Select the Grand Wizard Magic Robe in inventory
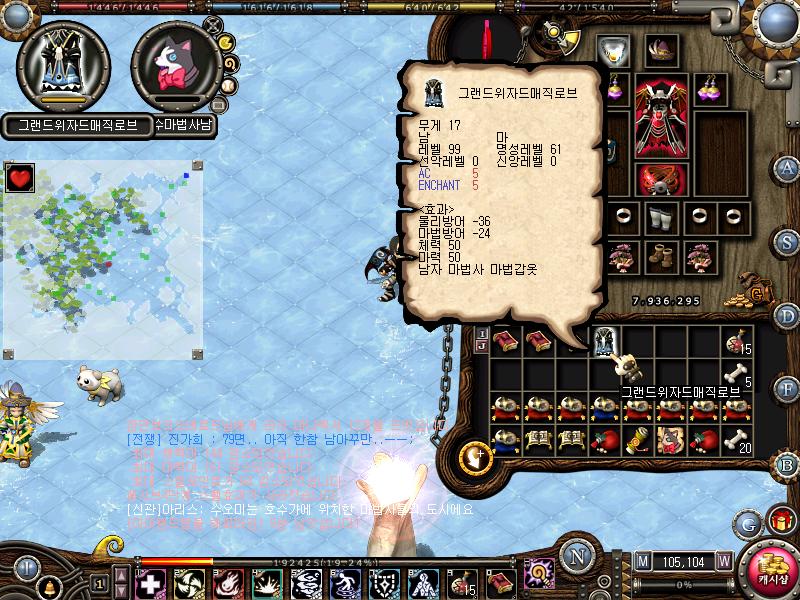Screen dimensions: 800x600 pos(604,343)
